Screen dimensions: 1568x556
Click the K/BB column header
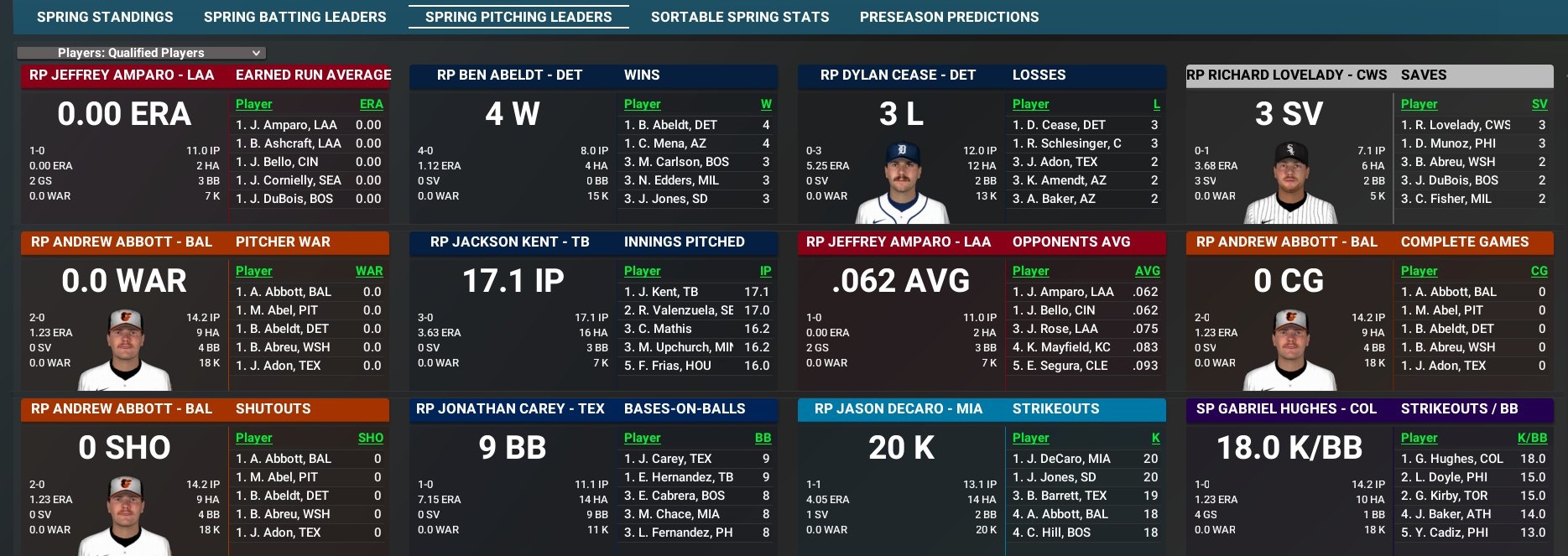(x=1532, y=438)
